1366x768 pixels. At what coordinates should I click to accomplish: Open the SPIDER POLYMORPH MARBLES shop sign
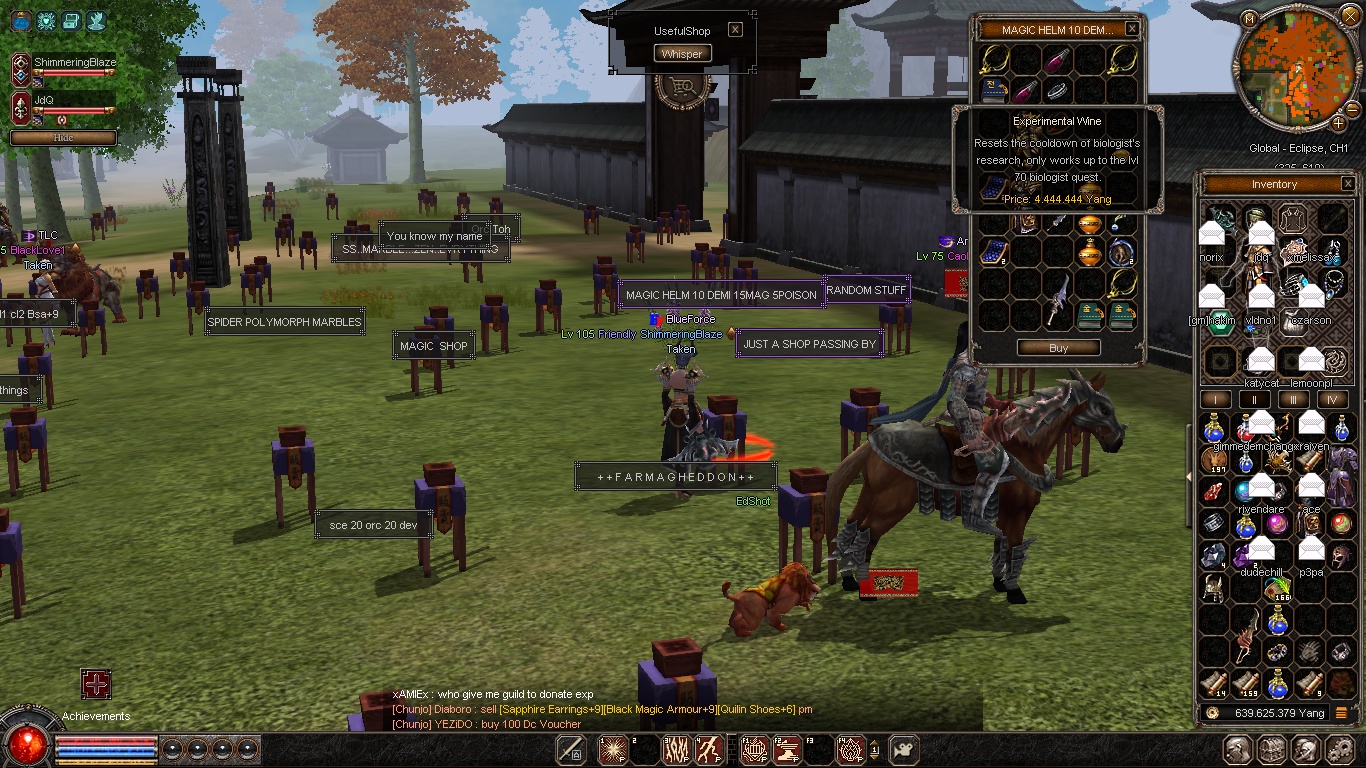284,323
